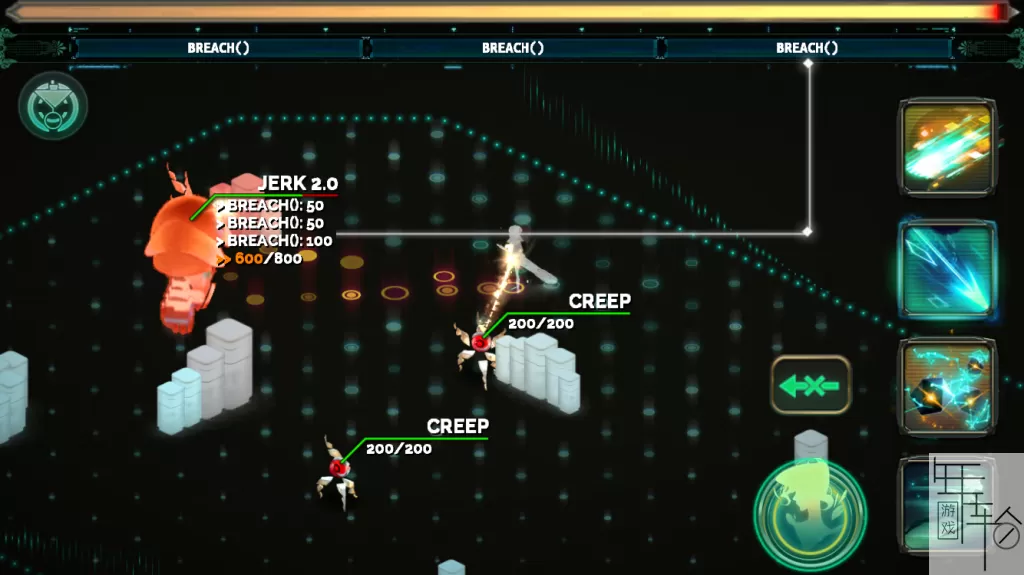The image size is (1024, 575).
Task: Use the shattering rocks ability
Action: click(946, 388)
